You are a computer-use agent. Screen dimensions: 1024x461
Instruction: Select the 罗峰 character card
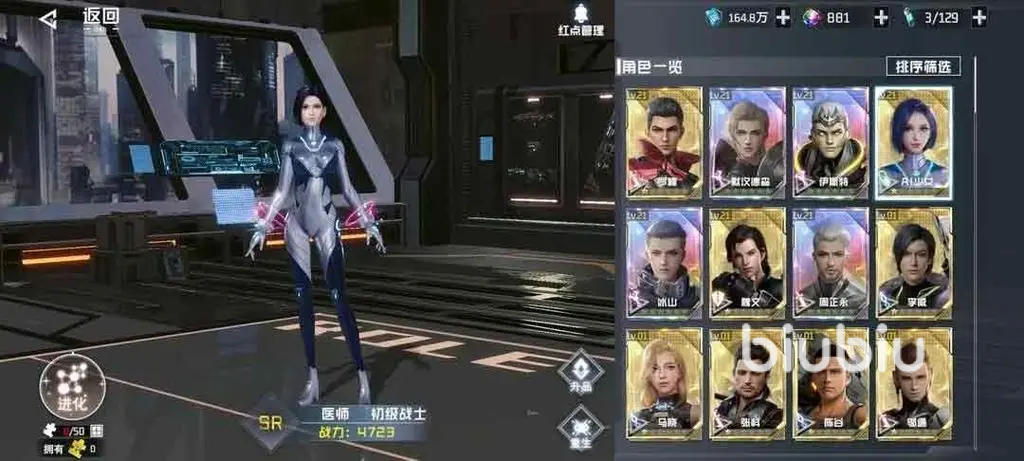pyautogui.click(x=664, y=142)
